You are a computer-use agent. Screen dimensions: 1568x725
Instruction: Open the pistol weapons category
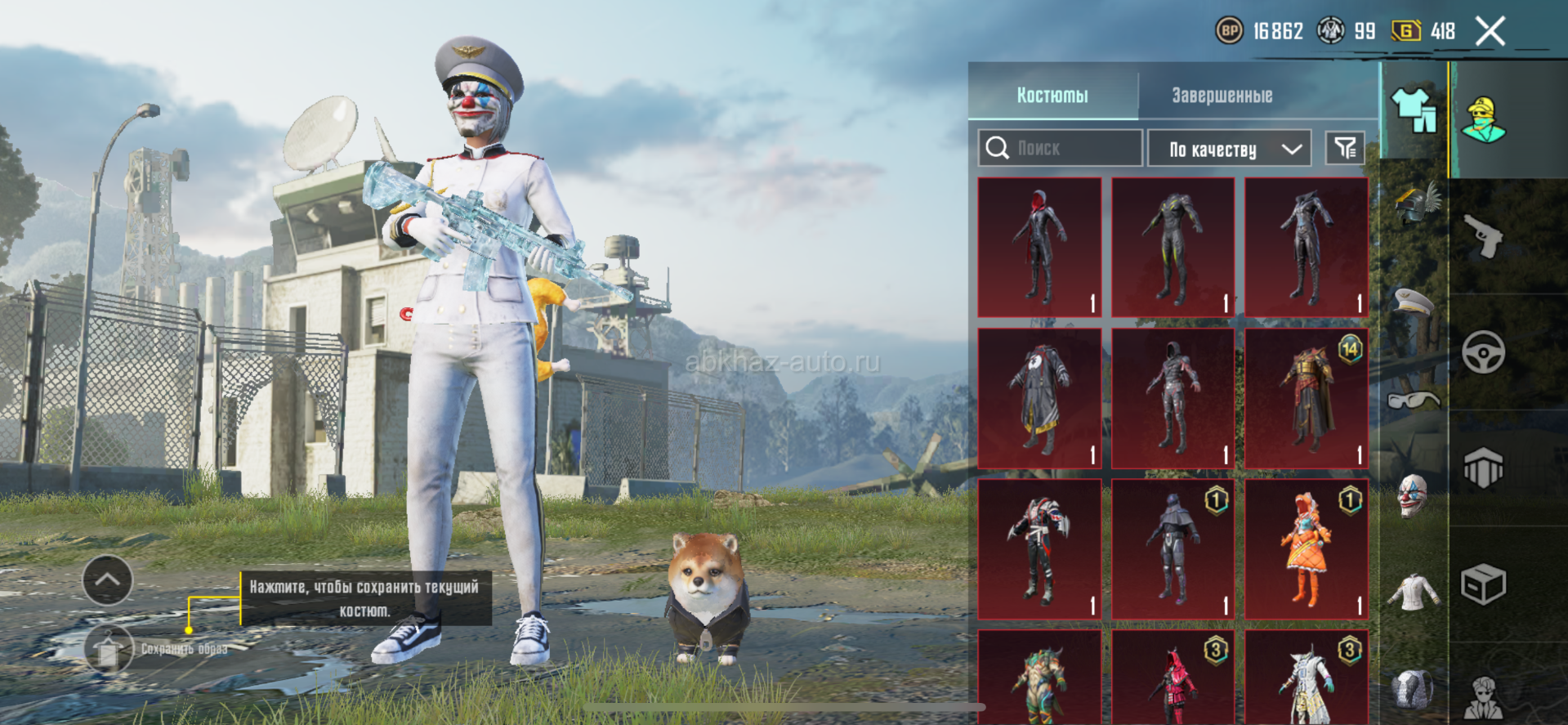pos(1484,236)
